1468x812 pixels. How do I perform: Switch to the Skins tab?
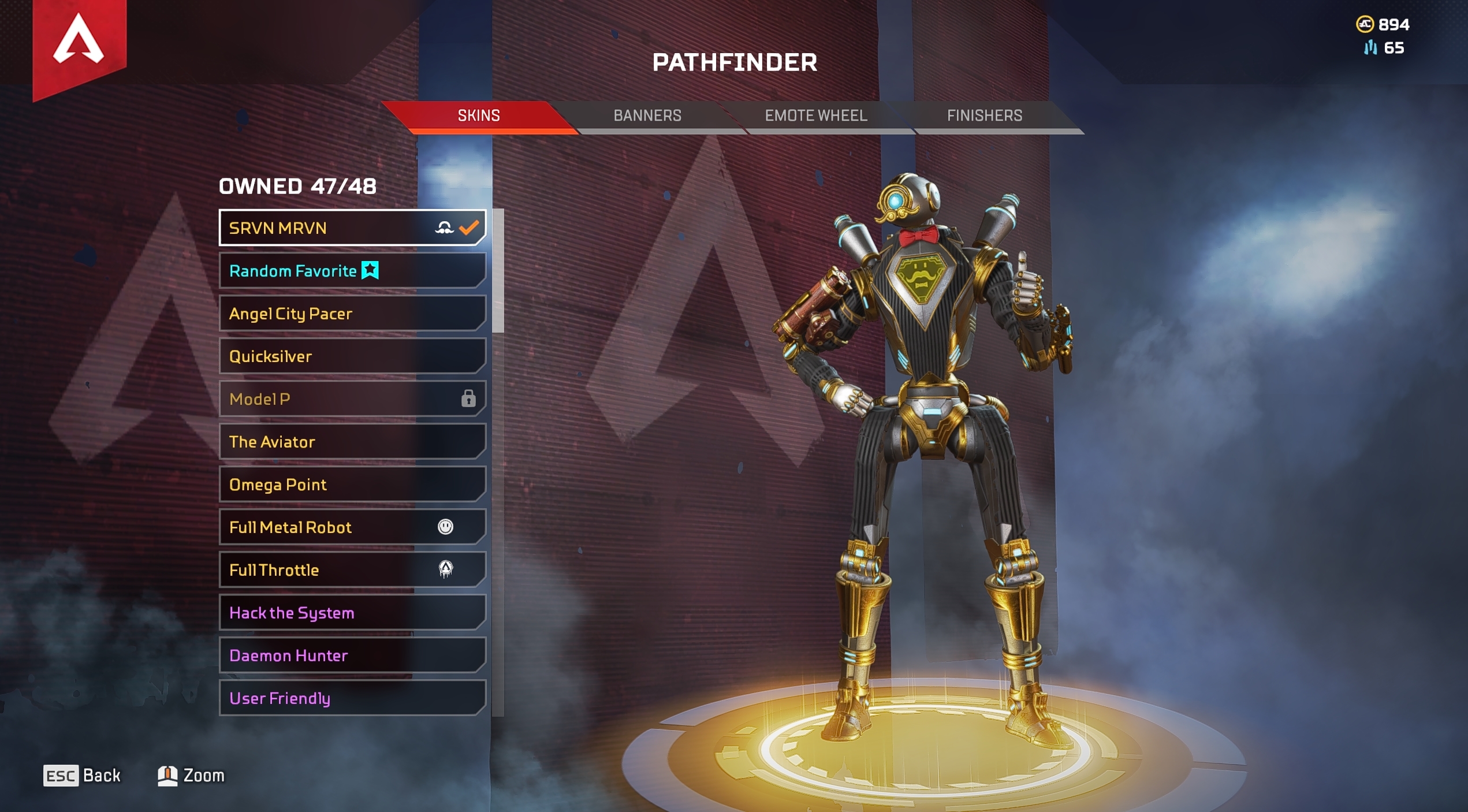click(x=479, y=116)
